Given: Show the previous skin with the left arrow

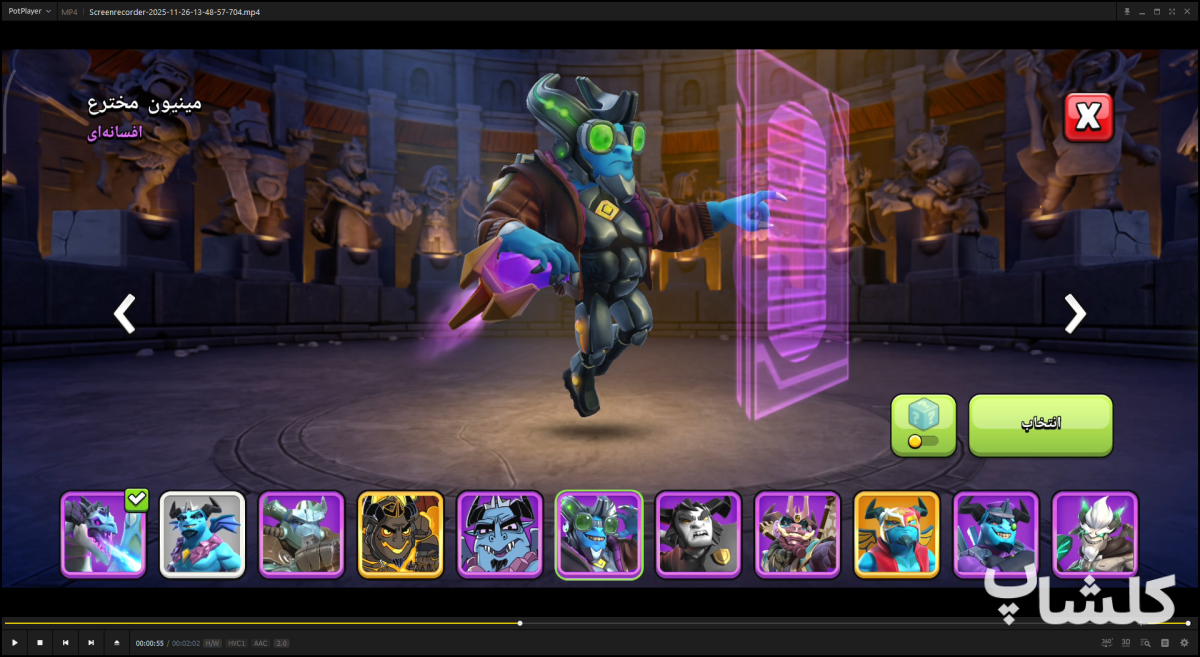Looking at the screenshot, I should pos(124,313).
